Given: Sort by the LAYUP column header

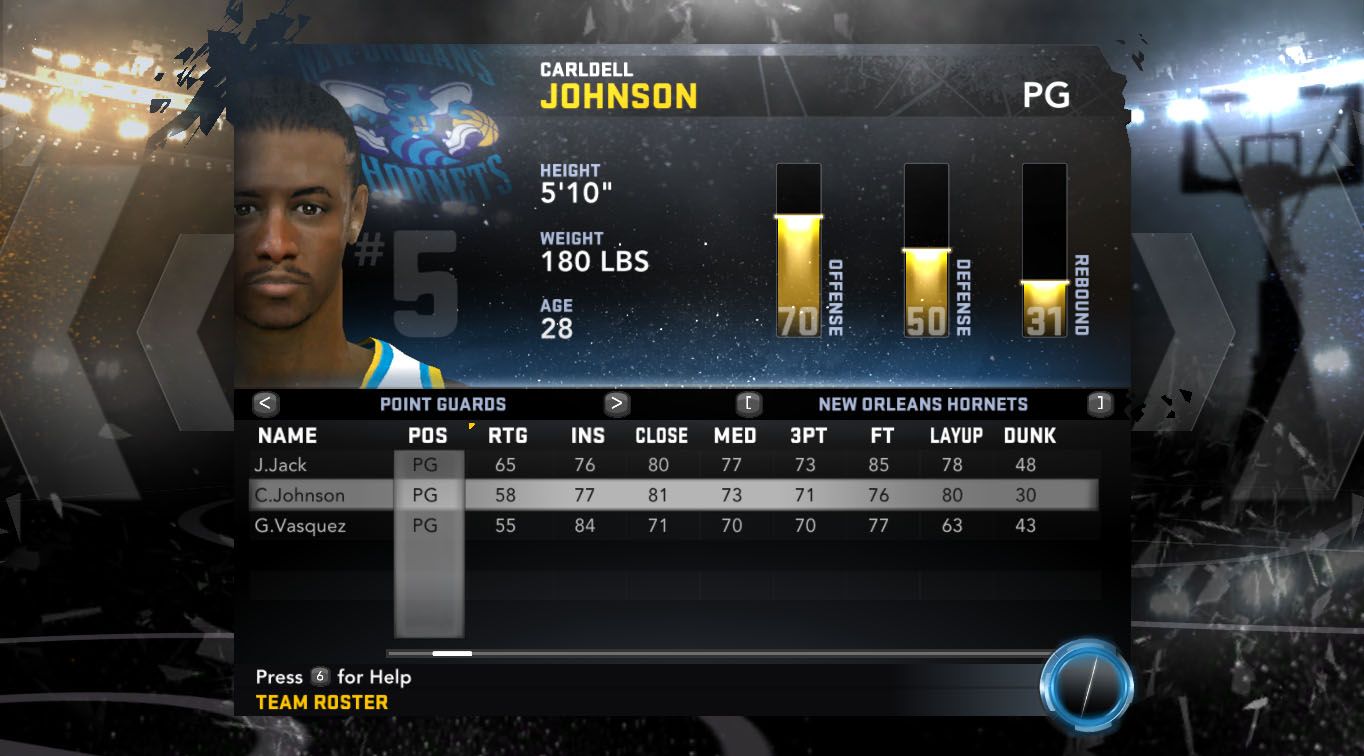Looking at the screenshot, I should 956,436.
